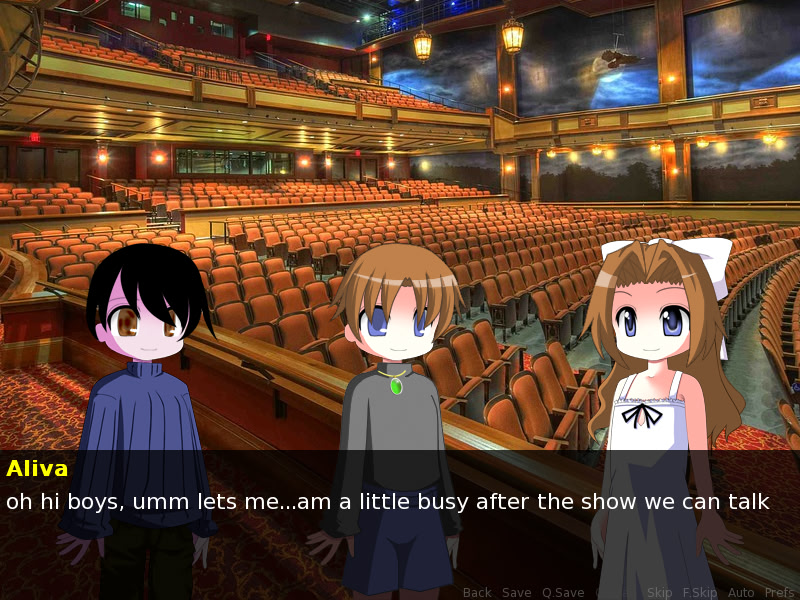The width and height of the screenshot is (800, 600).
Task: Toggle Auto dialogue advance
Action: coord(741,593)
